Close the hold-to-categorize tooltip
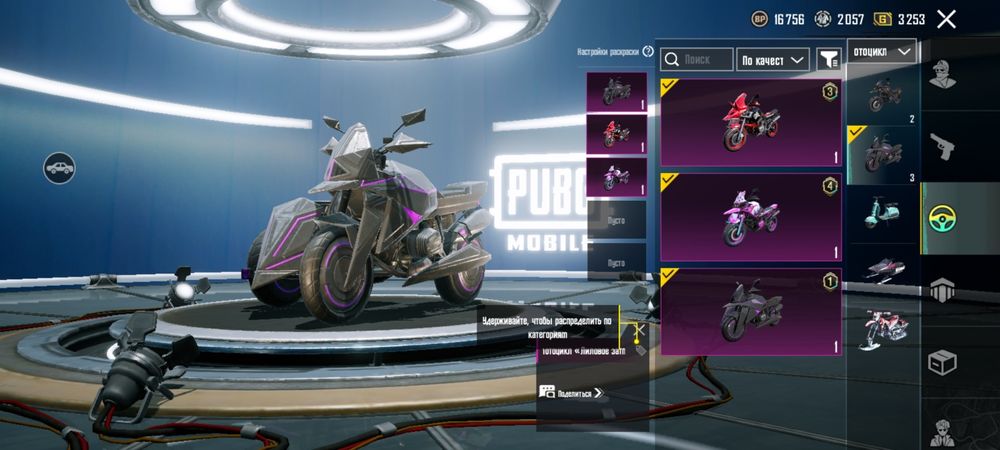This screenshot has height=450, width=1000. coord(640,328)
